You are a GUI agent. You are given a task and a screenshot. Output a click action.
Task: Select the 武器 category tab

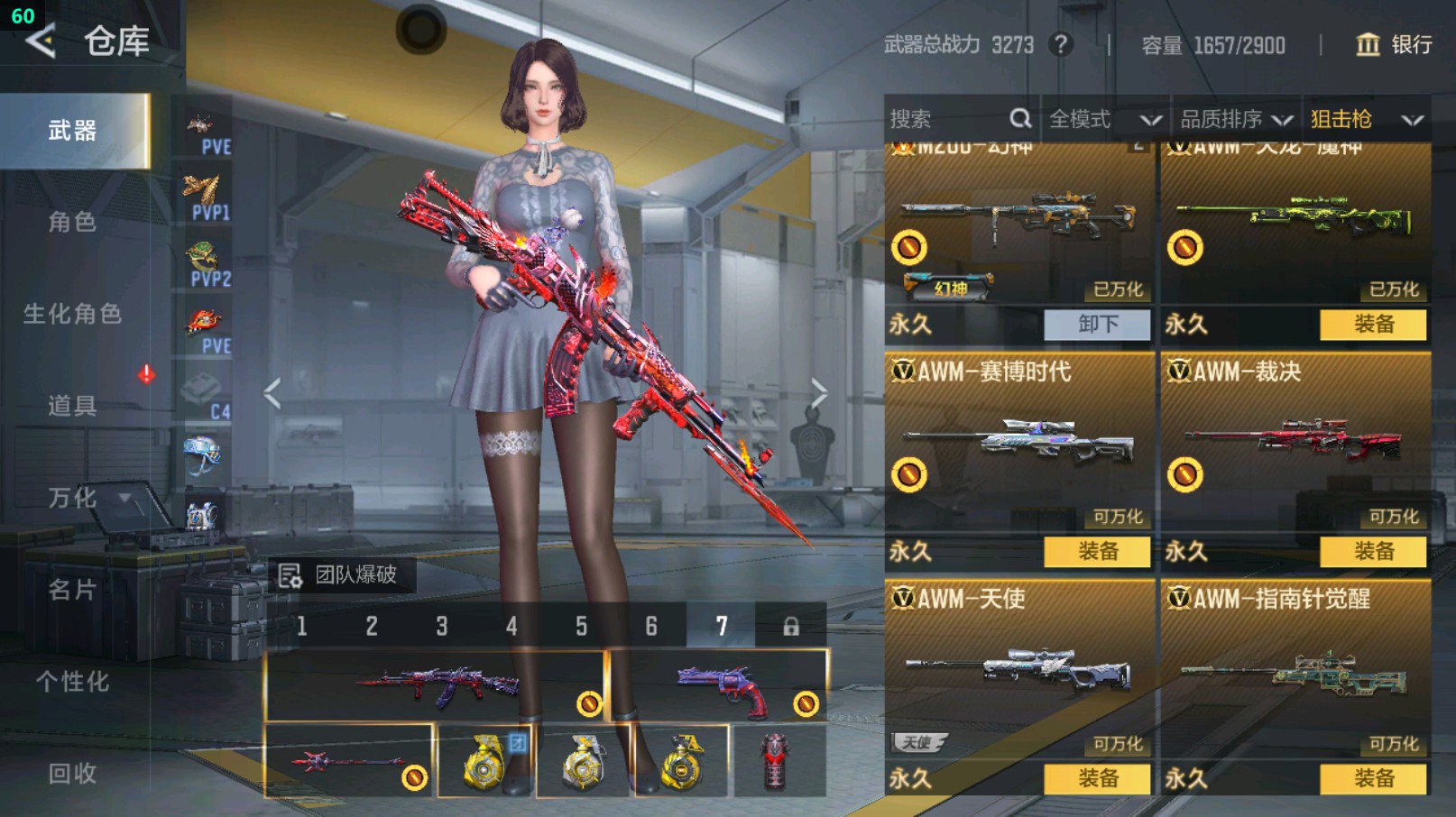[x=73, y=131]
